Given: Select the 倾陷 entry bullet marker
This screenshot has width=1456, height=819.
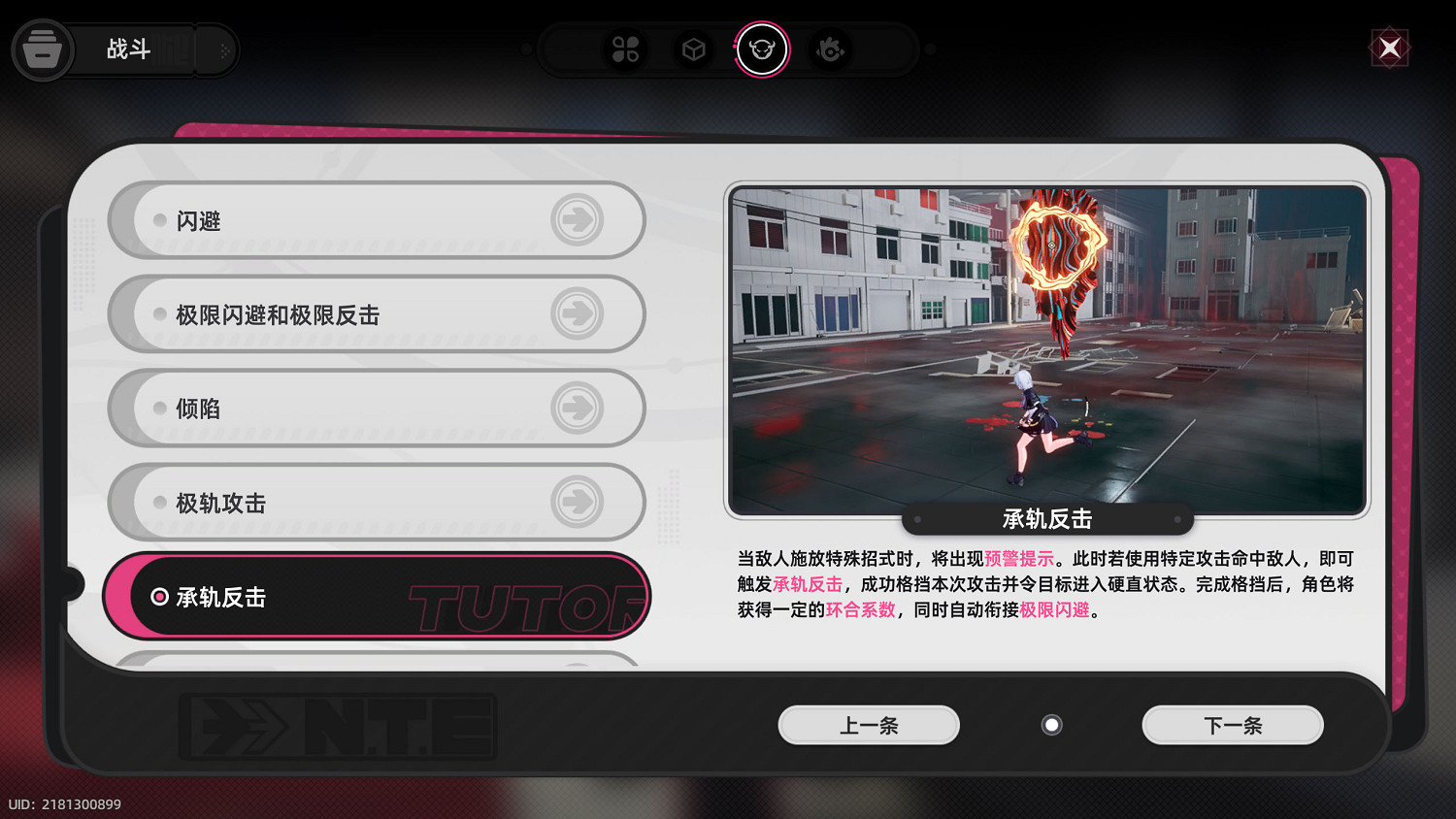Looking at the screenshot, I should [158, 409].
